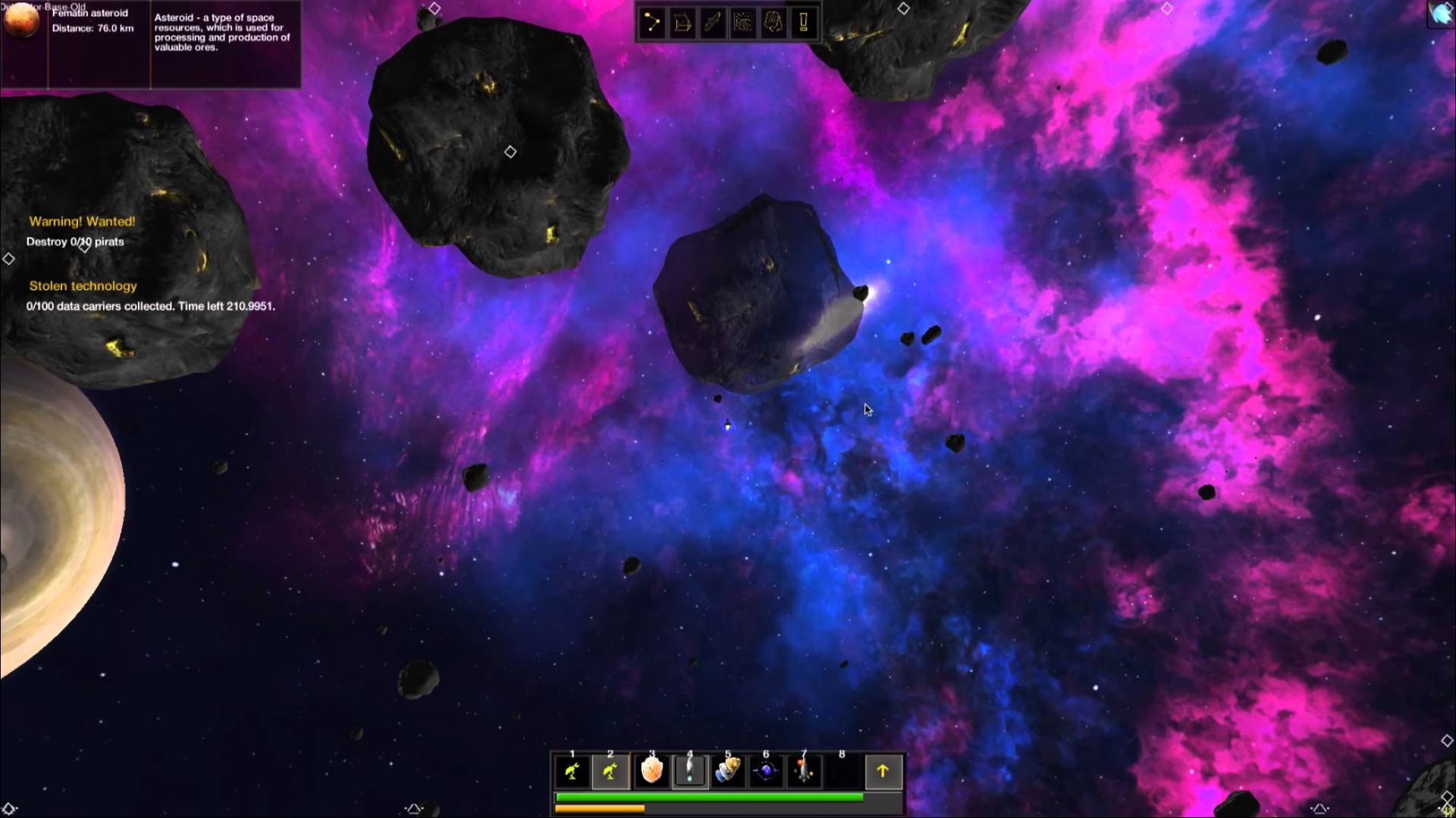Activate the armored gauntlet shield in slot 5
This screenshot has width=1456, height=818.
[x=727, y=772]
